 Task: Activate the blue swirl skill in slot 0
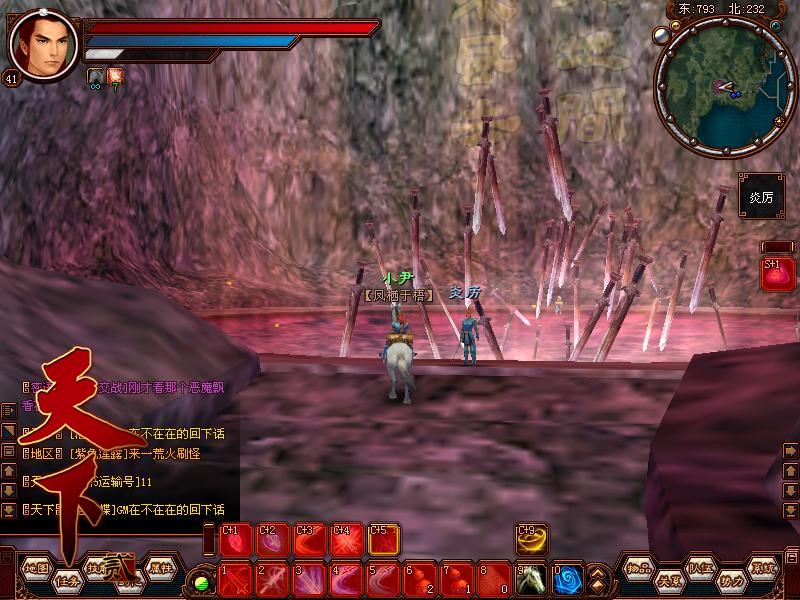568,579
